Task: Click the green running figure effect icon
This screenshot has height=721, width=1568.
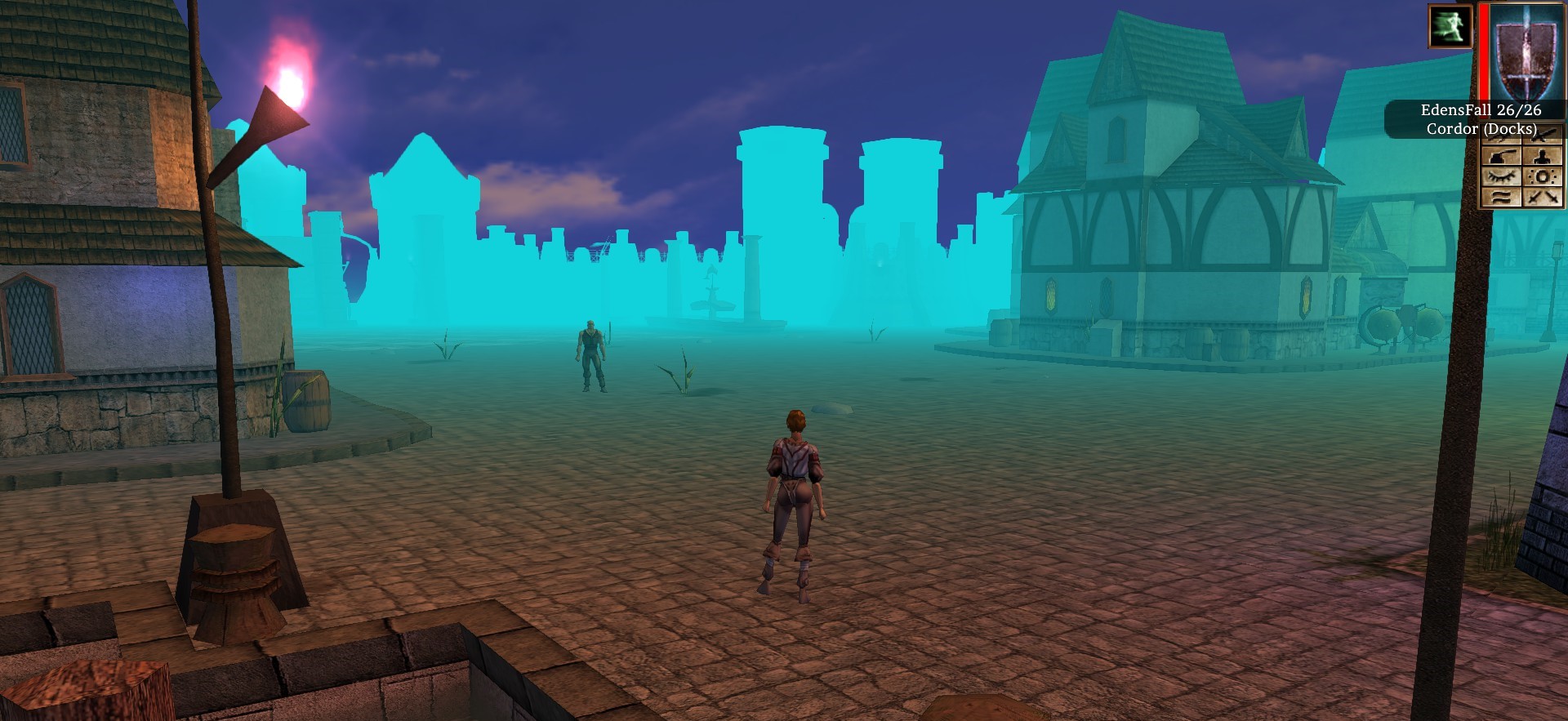Action: point(1450,26)
